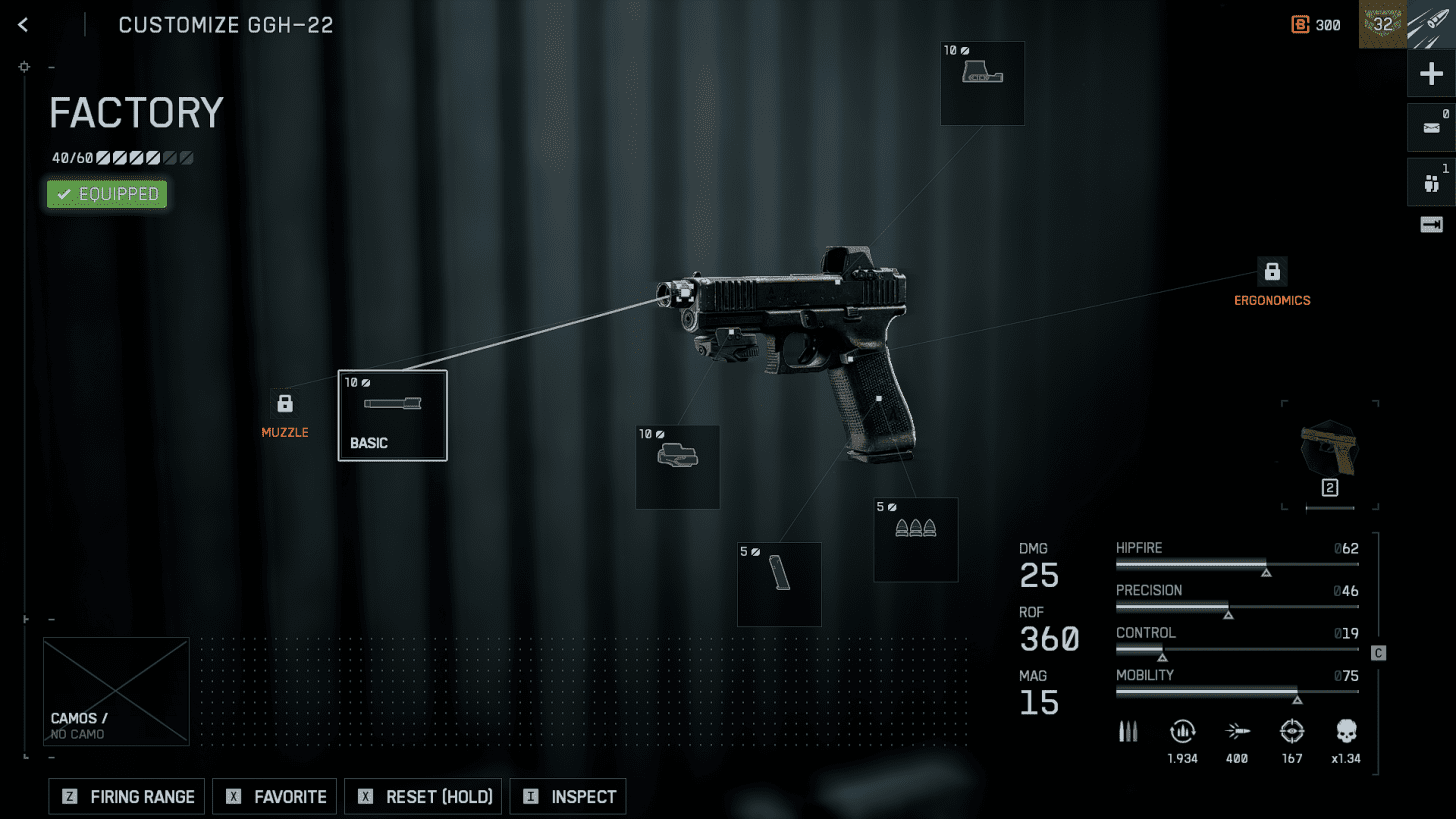Click the squad social icon with notification

tap(1431, 181)
